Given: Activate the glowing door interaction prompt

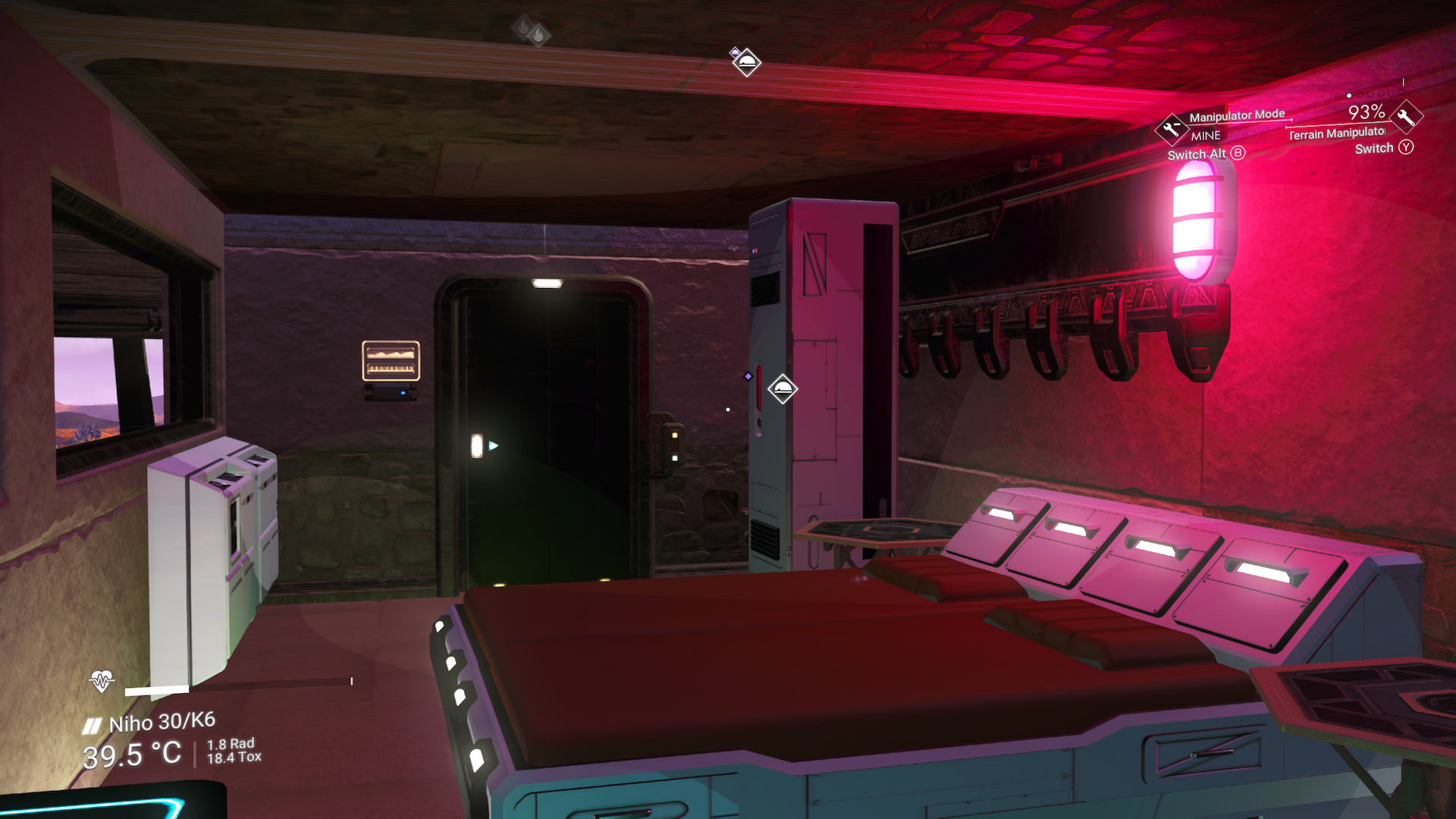Looking at the screenshot, I should 478,446.
